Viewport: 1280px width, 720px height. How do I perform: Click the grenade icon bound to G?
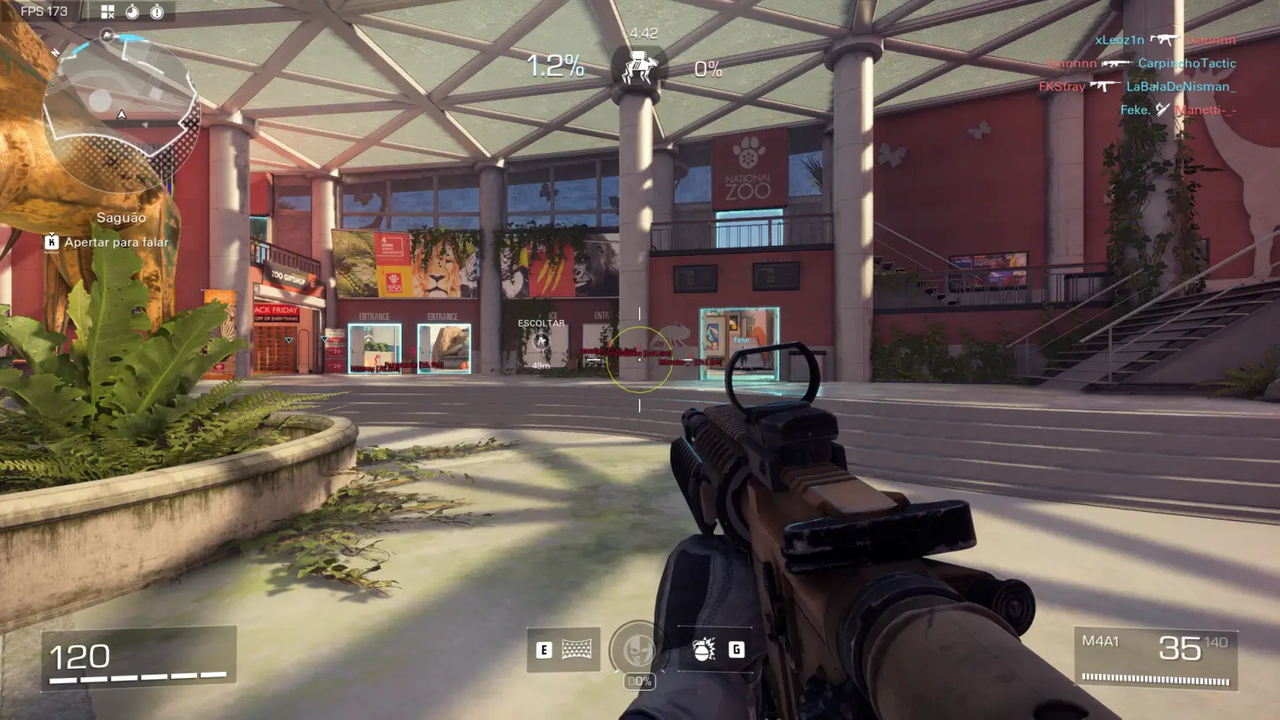pos(703,649)
